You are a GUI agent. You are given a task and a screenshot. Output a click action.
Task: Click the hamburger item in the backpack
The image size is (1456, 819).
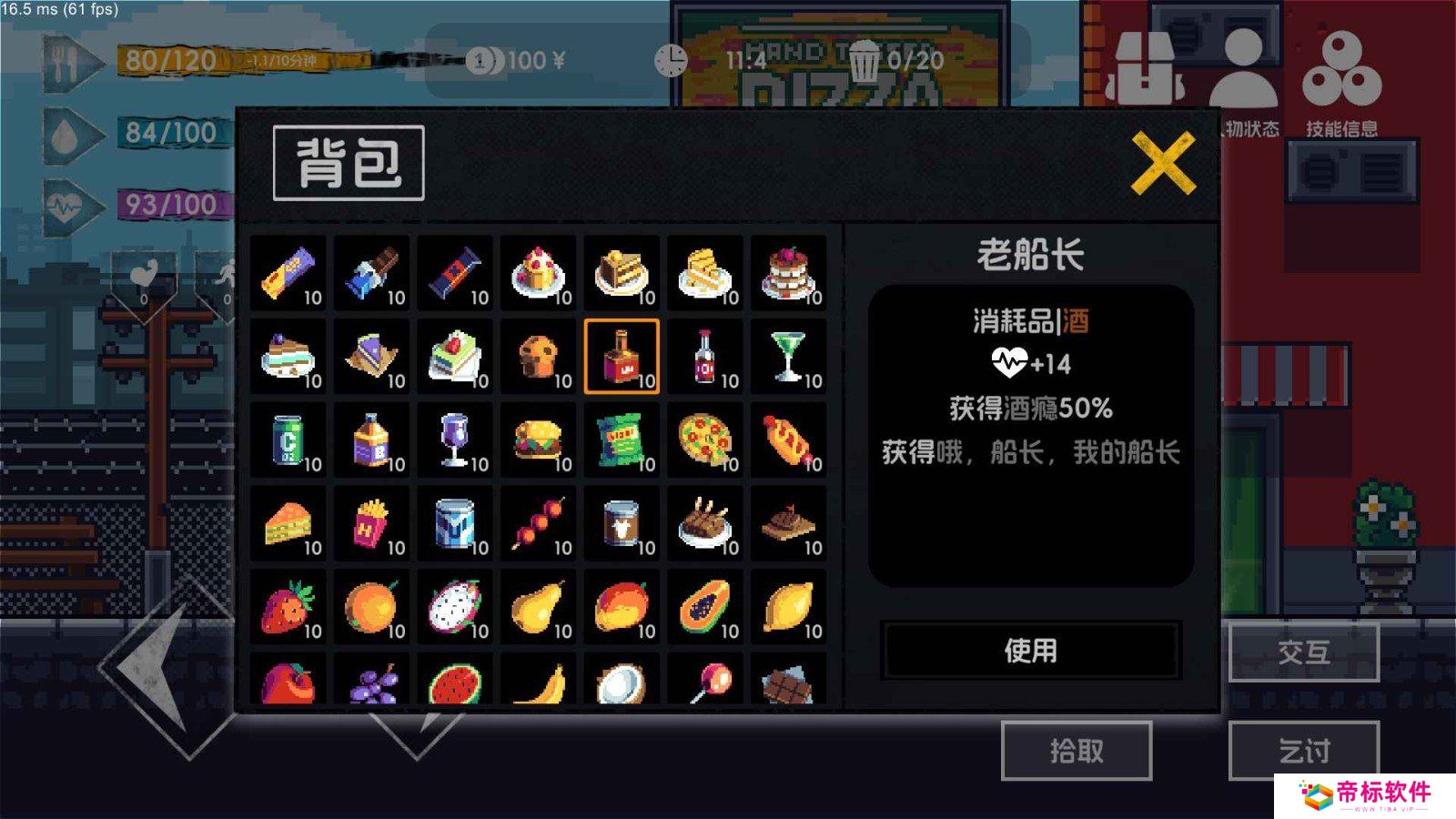538,441
